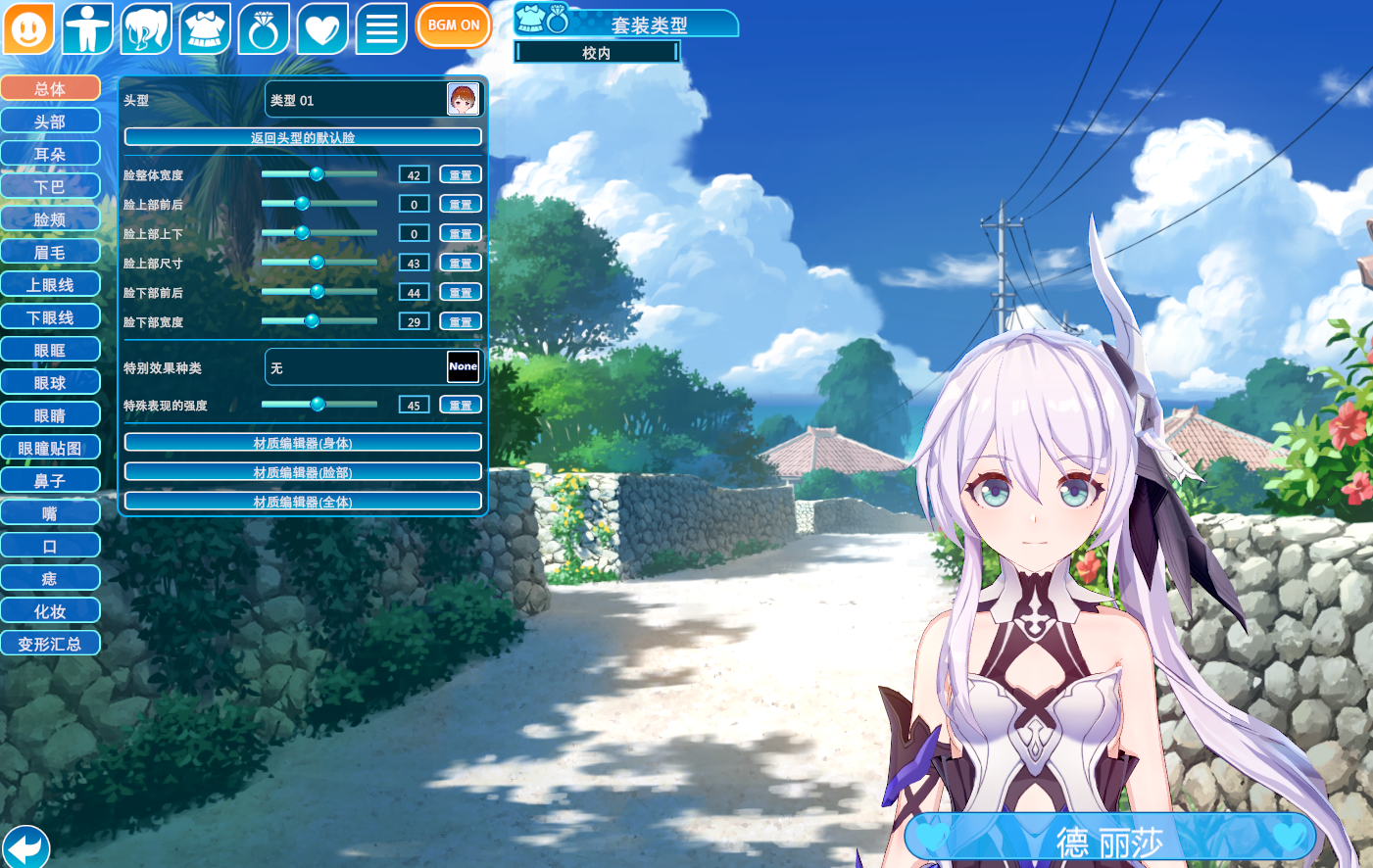Adjust the 脸整体宽度 slider
Viewport: 1373px width, 868px height.
click(x=317, y=174)
